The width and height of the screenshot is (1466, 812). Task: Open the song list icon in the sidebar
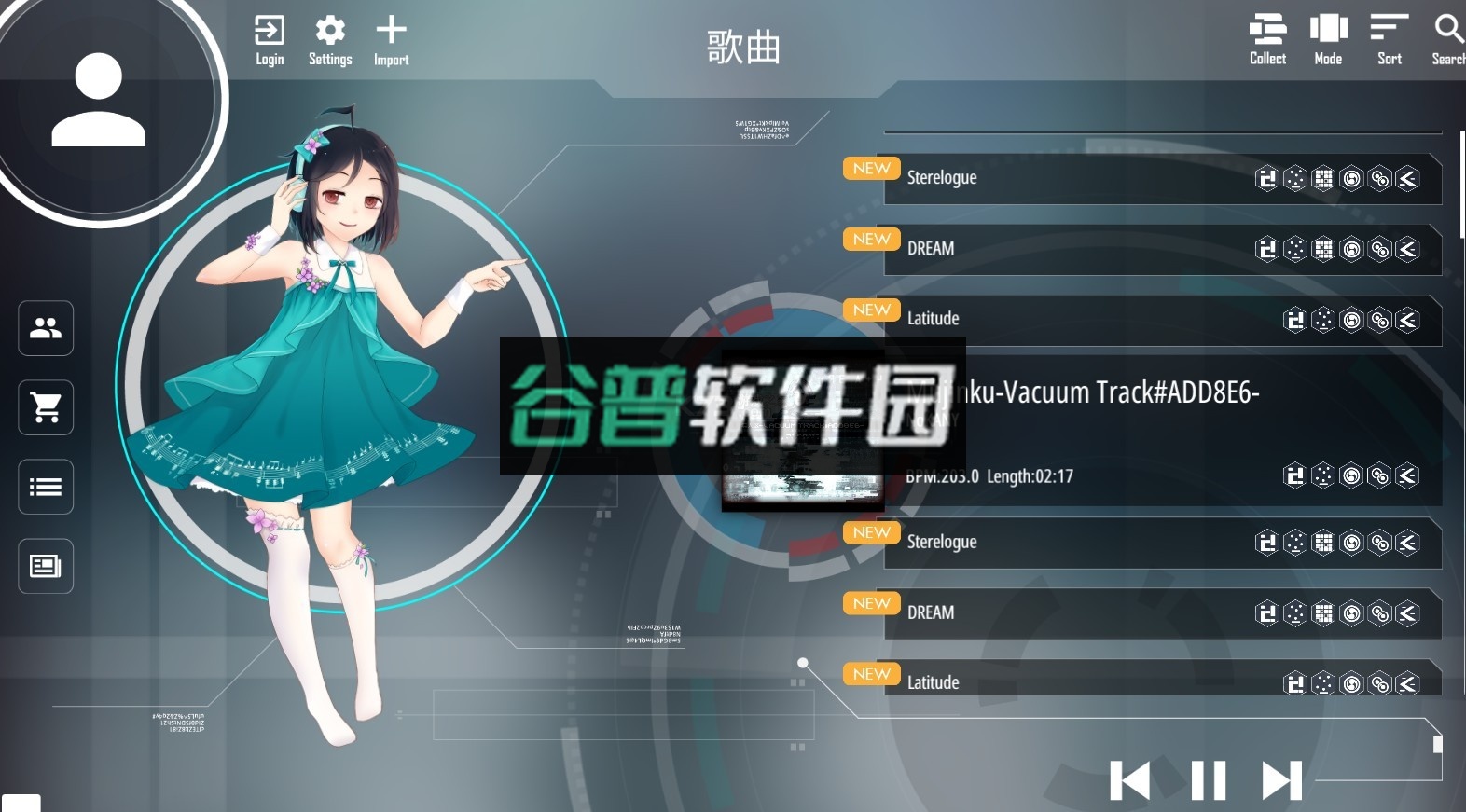[45, 487]
